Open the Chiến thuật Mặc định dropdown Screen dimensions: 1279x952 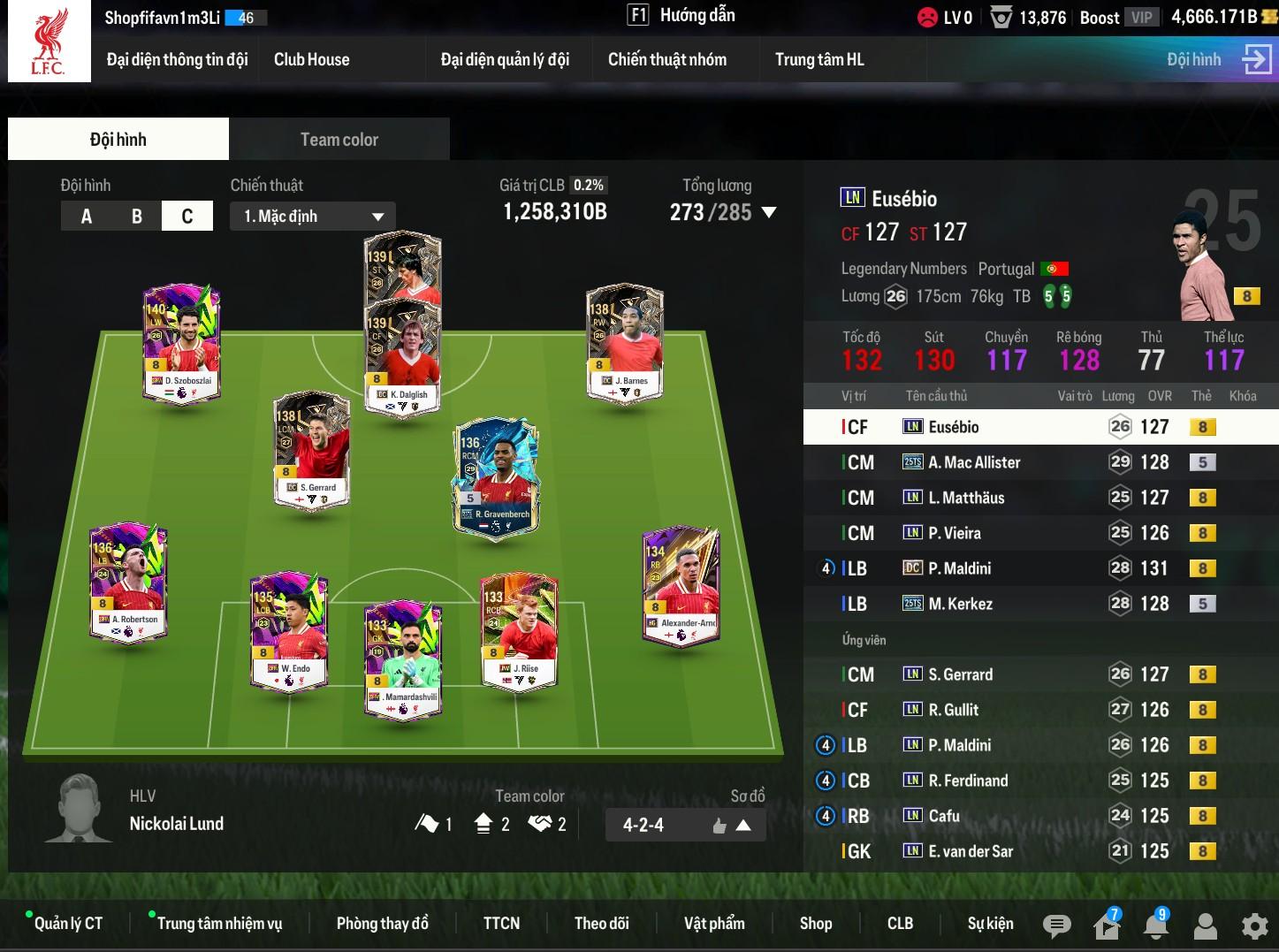313,217
